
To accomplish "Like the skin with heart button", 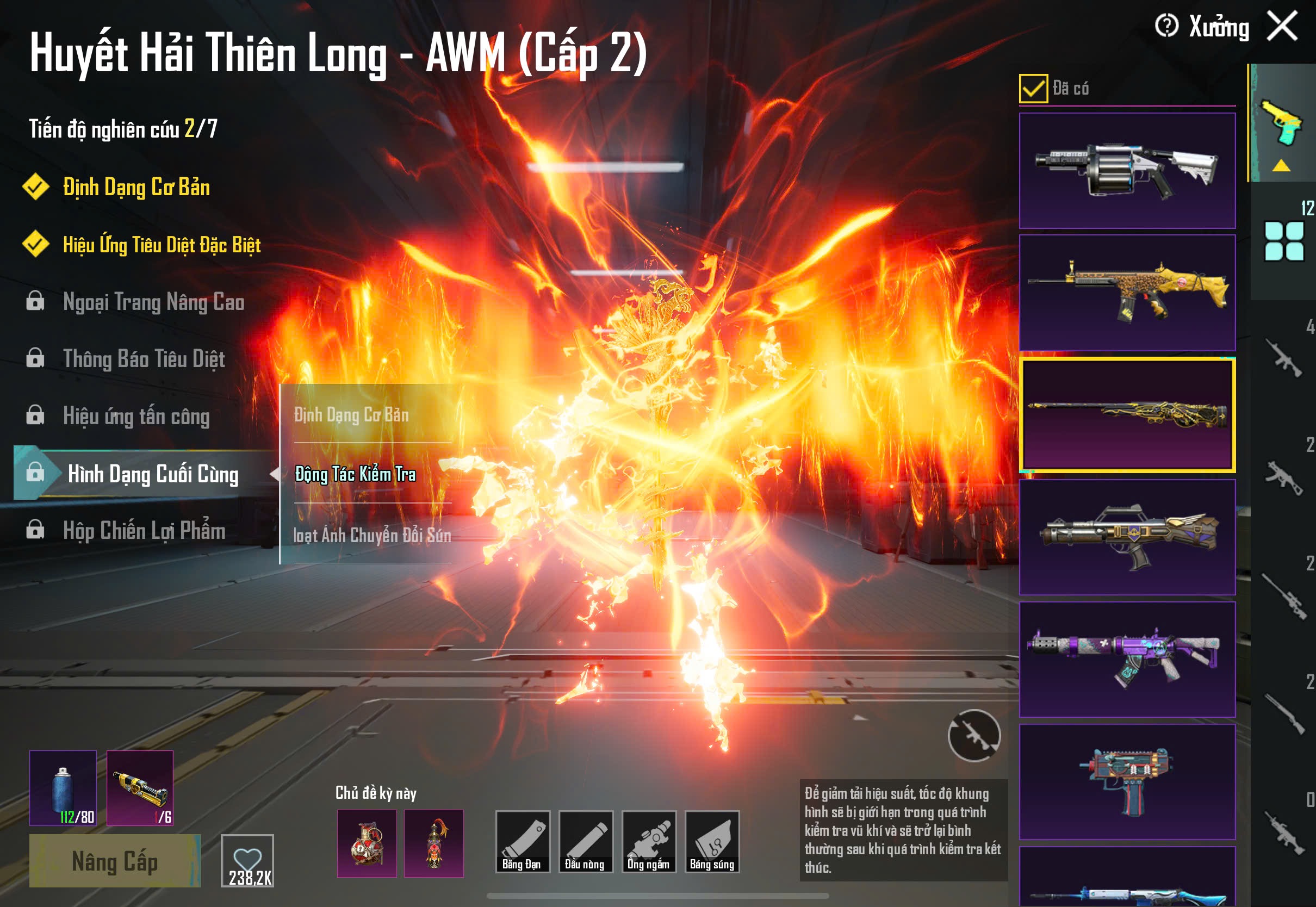I will pos(247,860).
